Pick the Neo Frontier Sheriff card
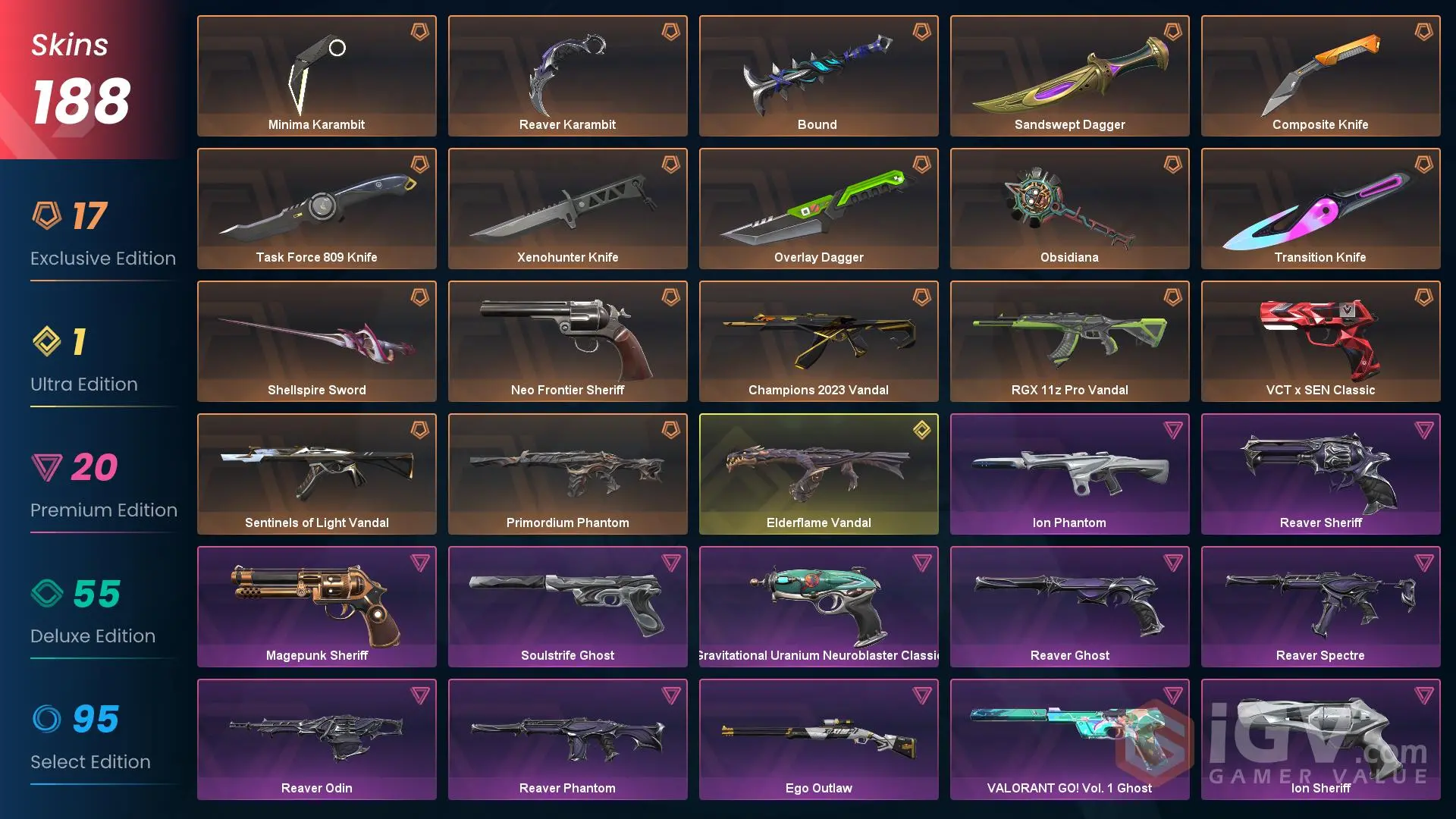1456x819 pixels. coord(567,341)
